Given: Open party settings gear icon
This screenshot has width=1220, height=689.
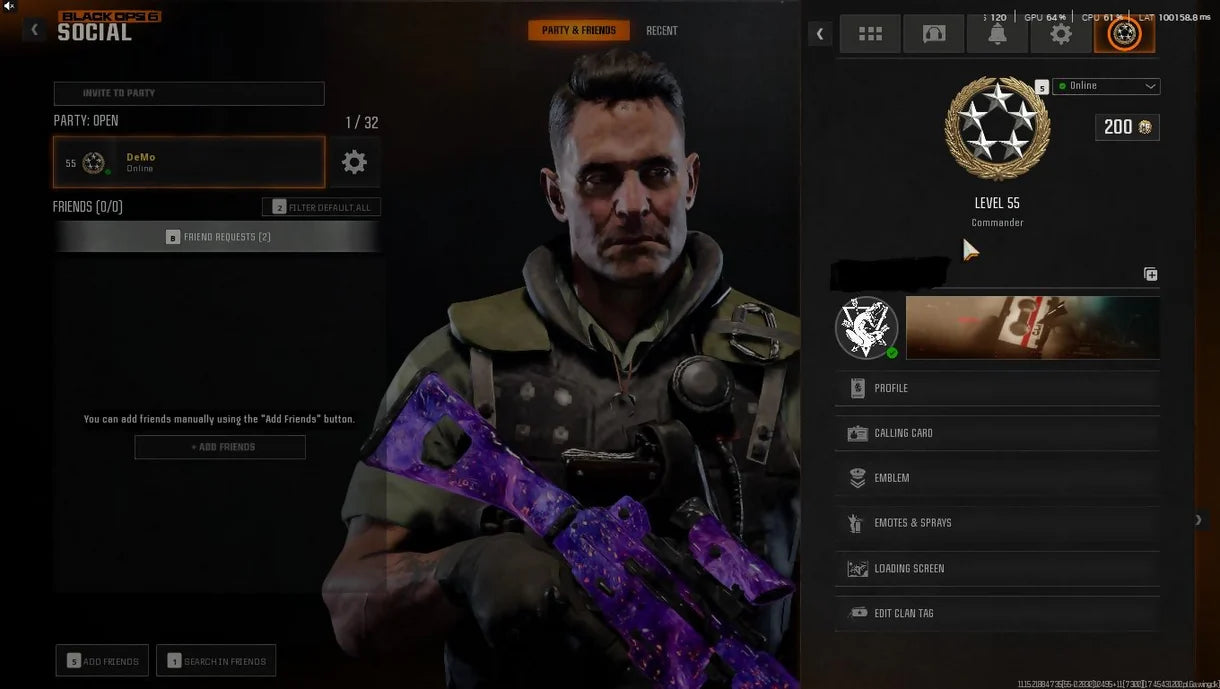Looking at the screenshot, I should click(x=354, y=162).
